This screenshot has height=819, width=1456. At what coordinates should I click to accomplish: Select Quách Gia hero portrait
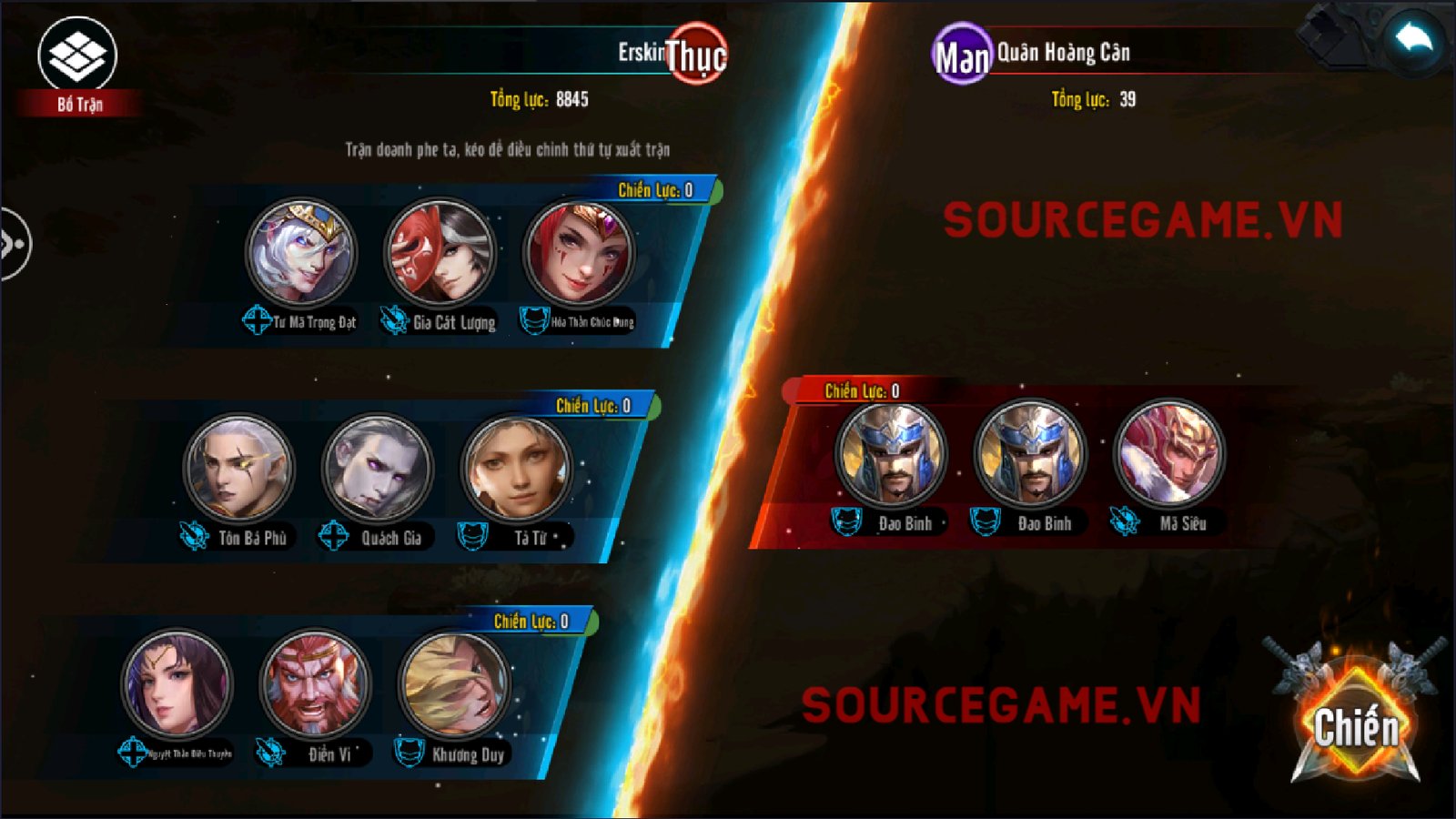(x=378, y=469)
